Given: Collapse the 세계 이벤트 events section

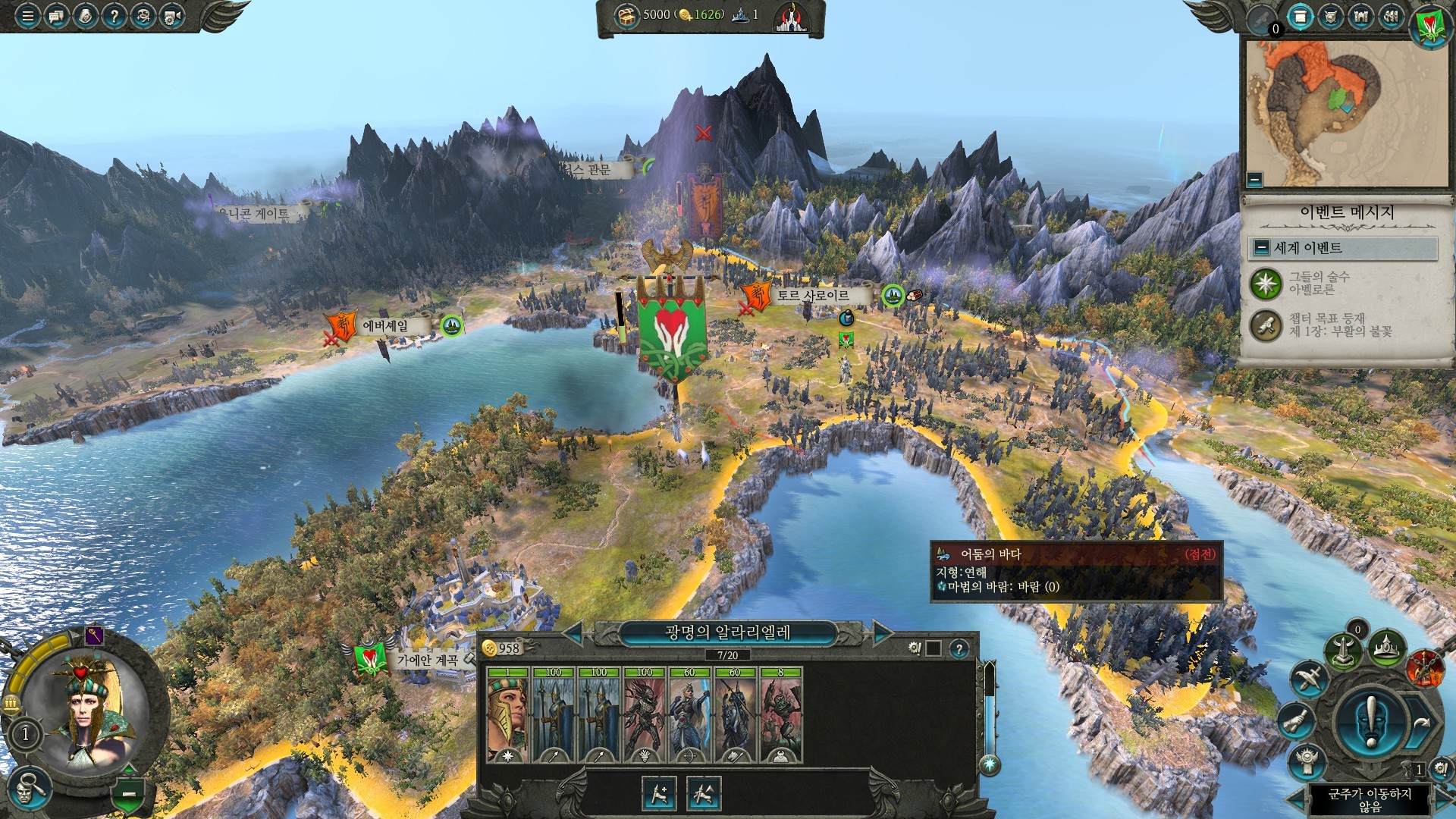Looking at the screenshot, I should click(1262, 248).
